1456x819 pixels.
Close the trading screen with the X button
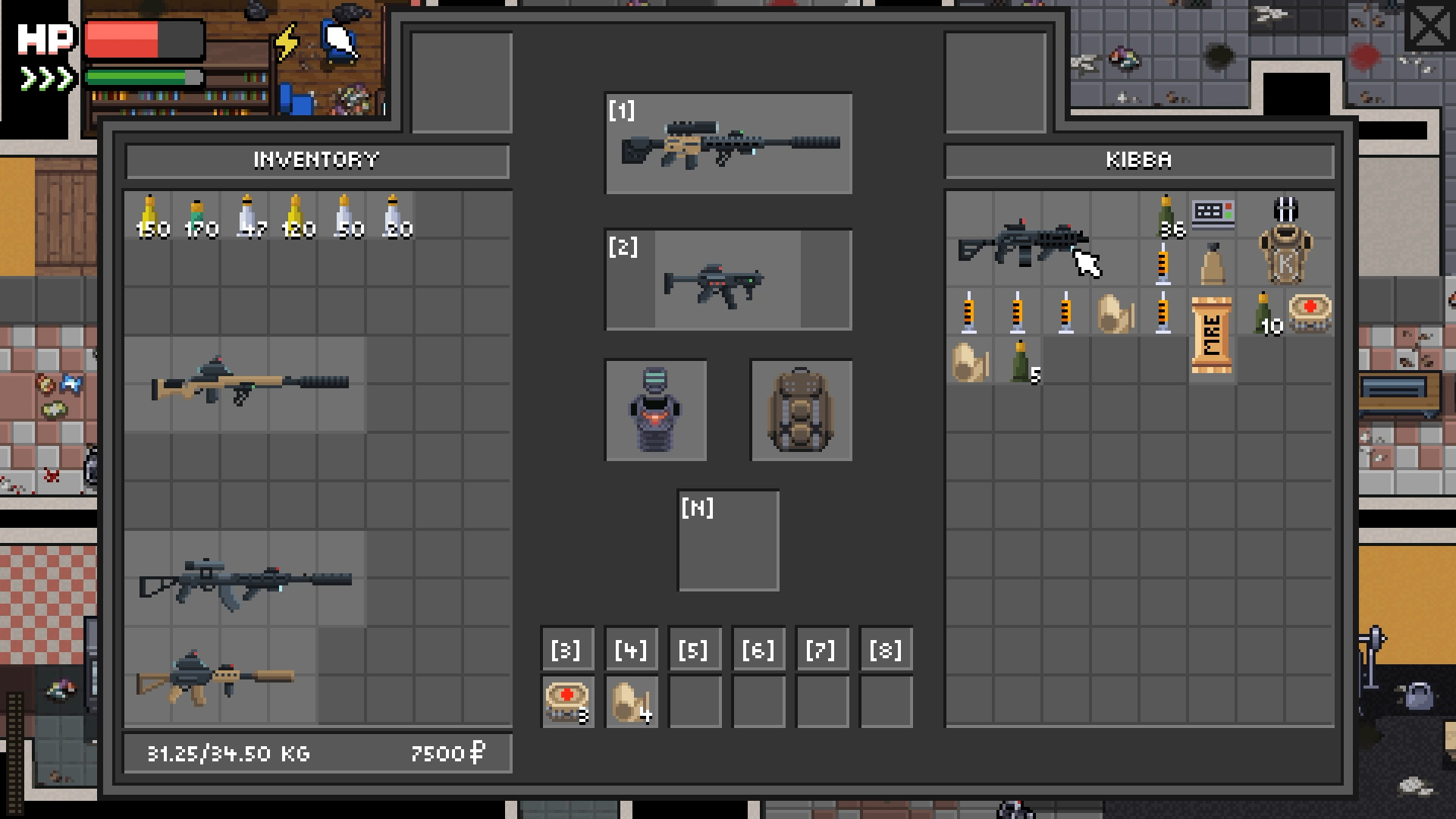(x=1429, y=25)
